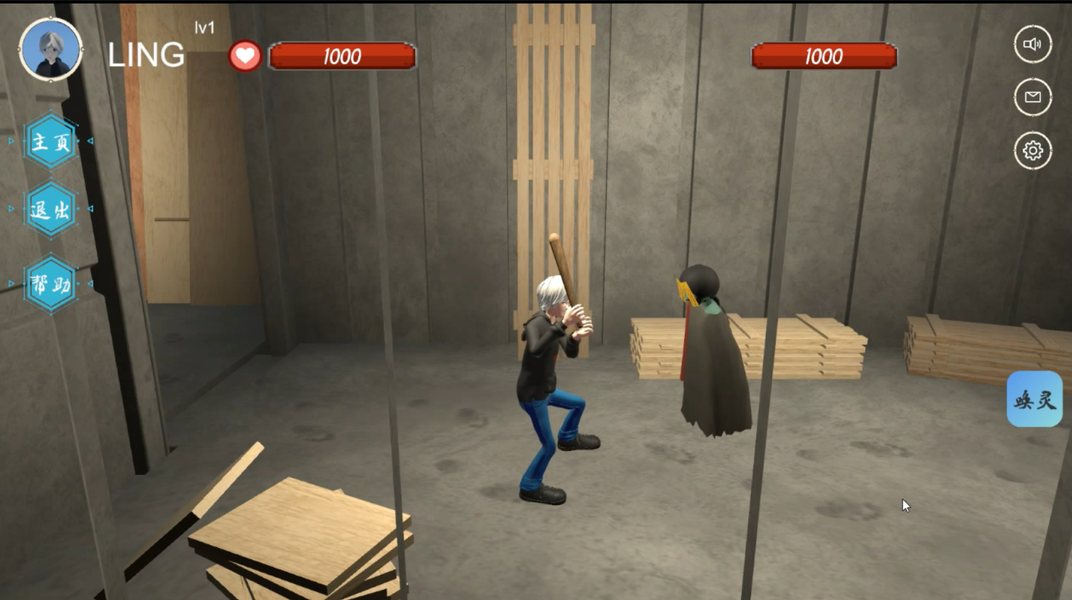
Task: Open the gear settings icon
Action: [x=1033, y=151]
